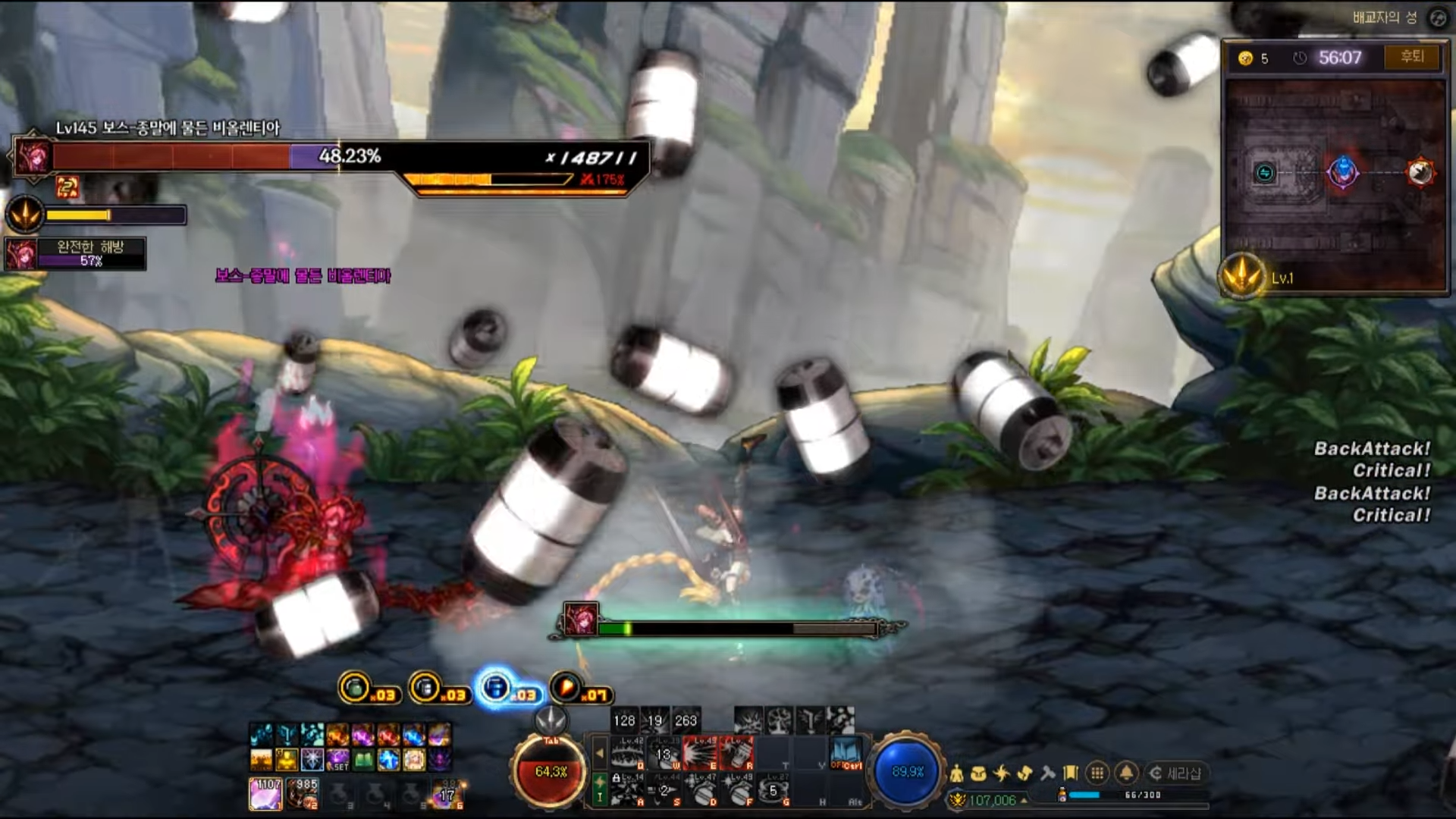This screenshot has height=819, width=1456.
Task: Use consumable in quick slot 1
Action: (265, 793)
